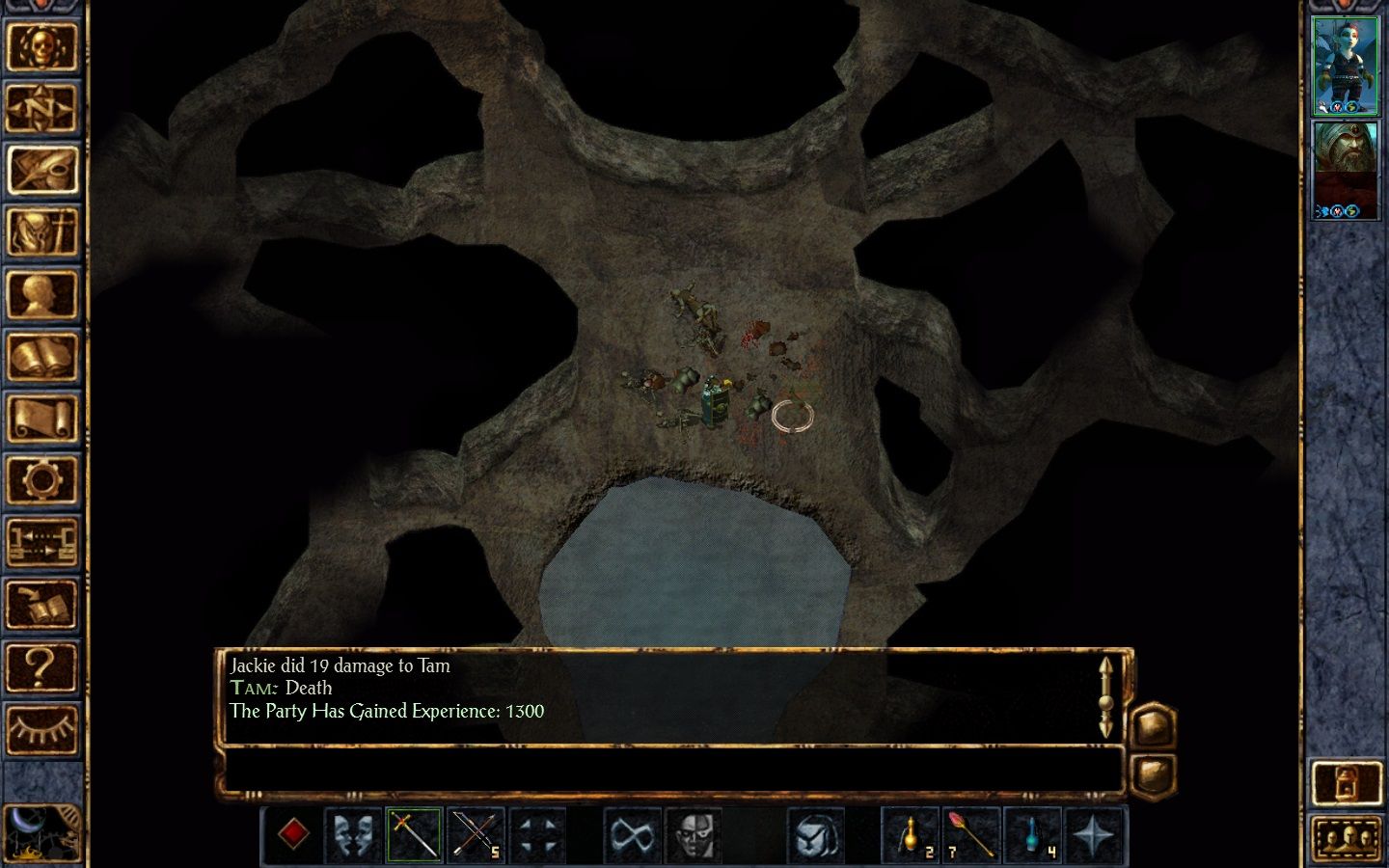
Task: Open the journal with the quill icon
Action: (x=41, y=170)
